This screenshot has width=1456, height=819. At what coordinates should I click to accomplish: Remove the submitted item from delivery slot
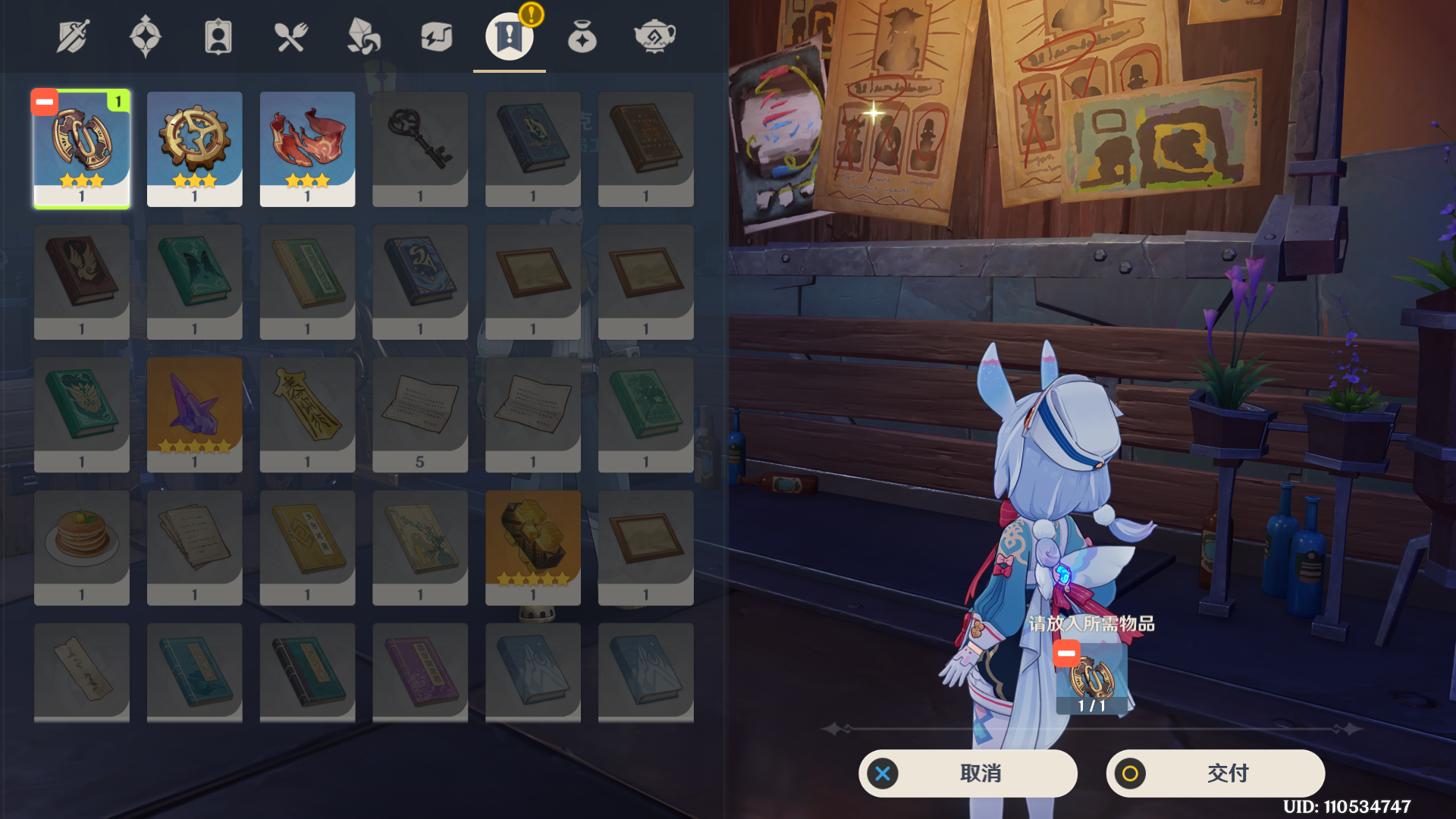[1066, 653]
